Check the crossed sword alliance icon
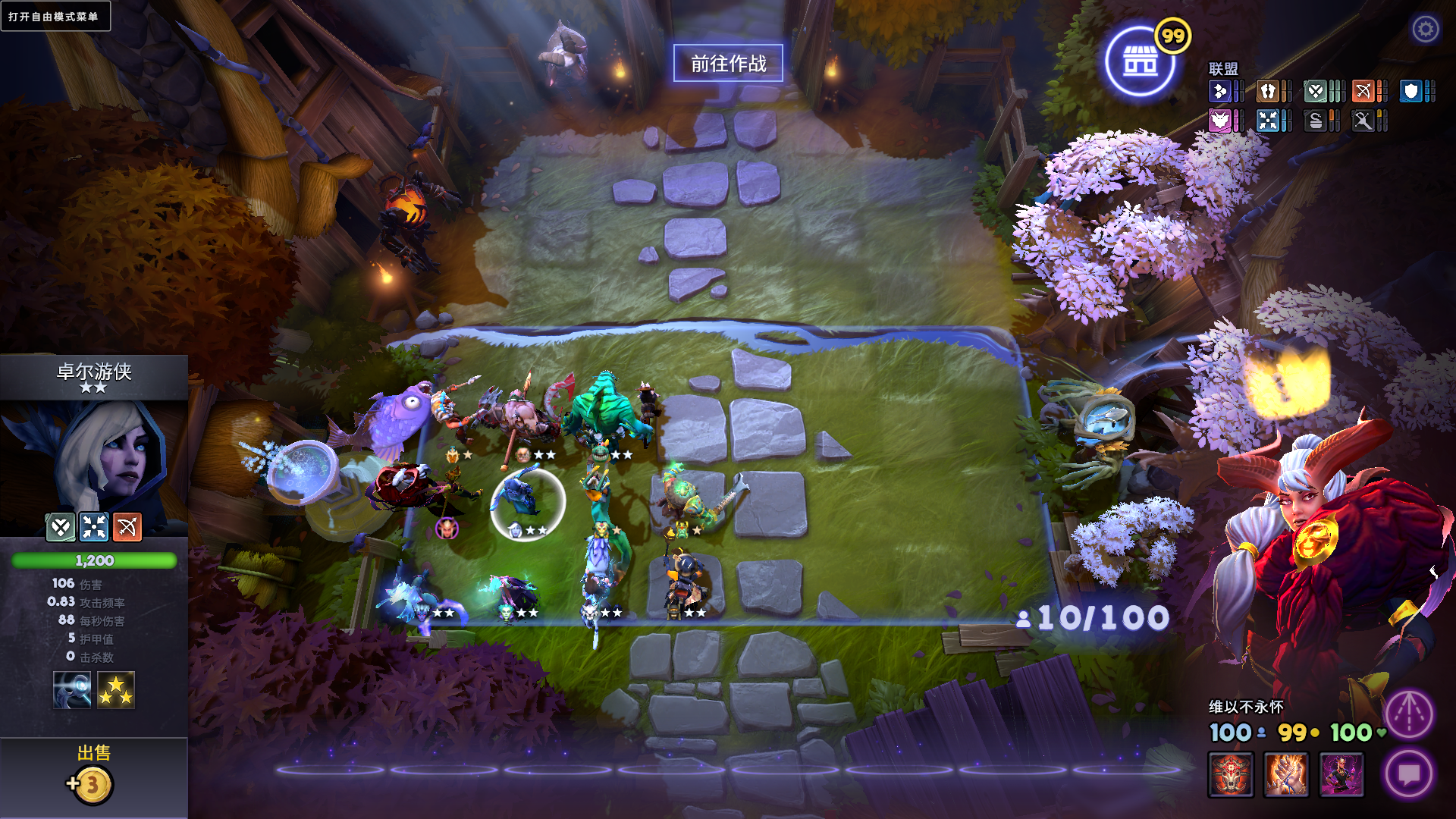1456x819 pixels. [x=1363, y=121]
